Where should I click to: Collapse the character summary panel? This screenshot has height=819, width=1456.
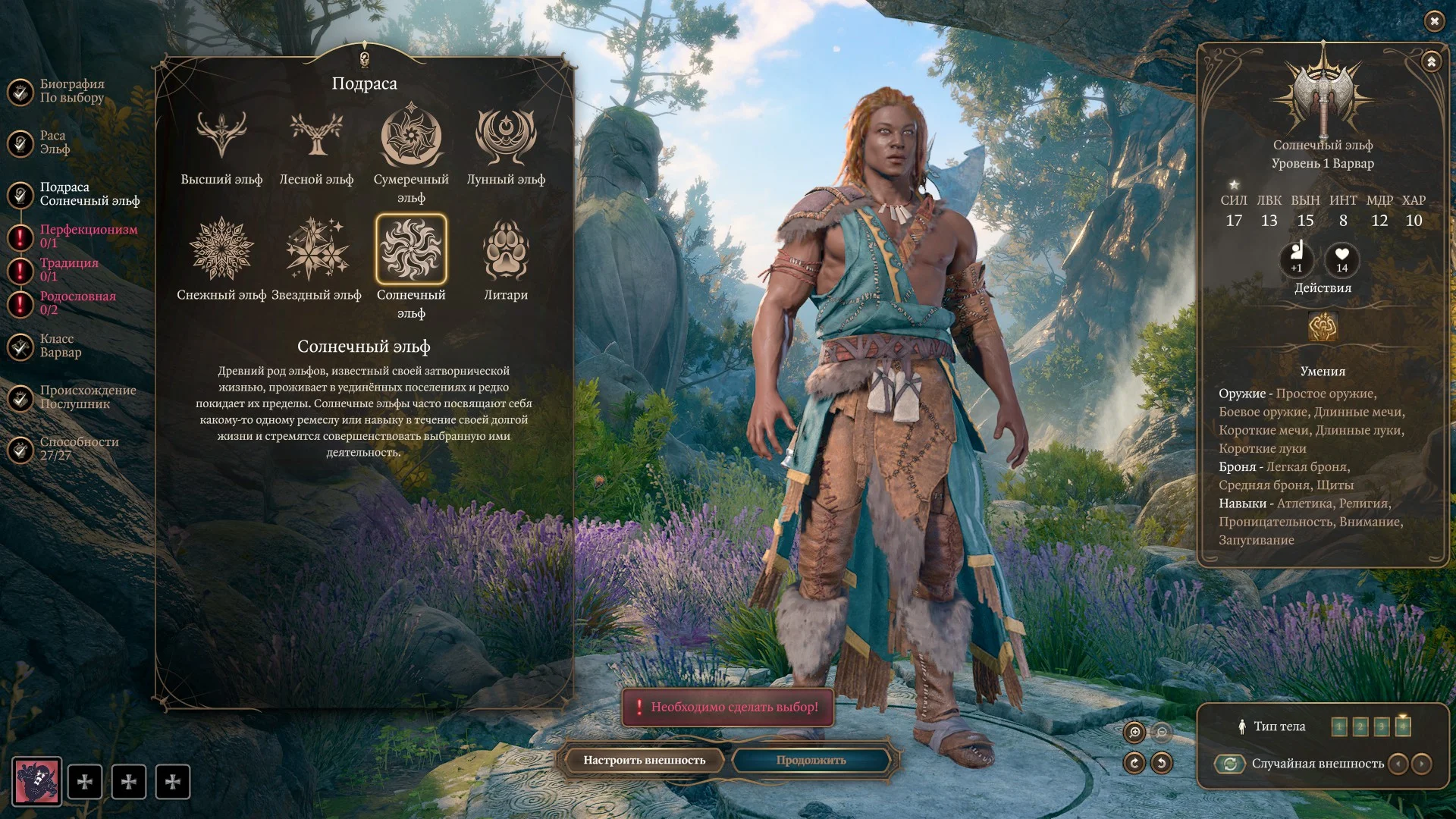[x=1431, y=61]
